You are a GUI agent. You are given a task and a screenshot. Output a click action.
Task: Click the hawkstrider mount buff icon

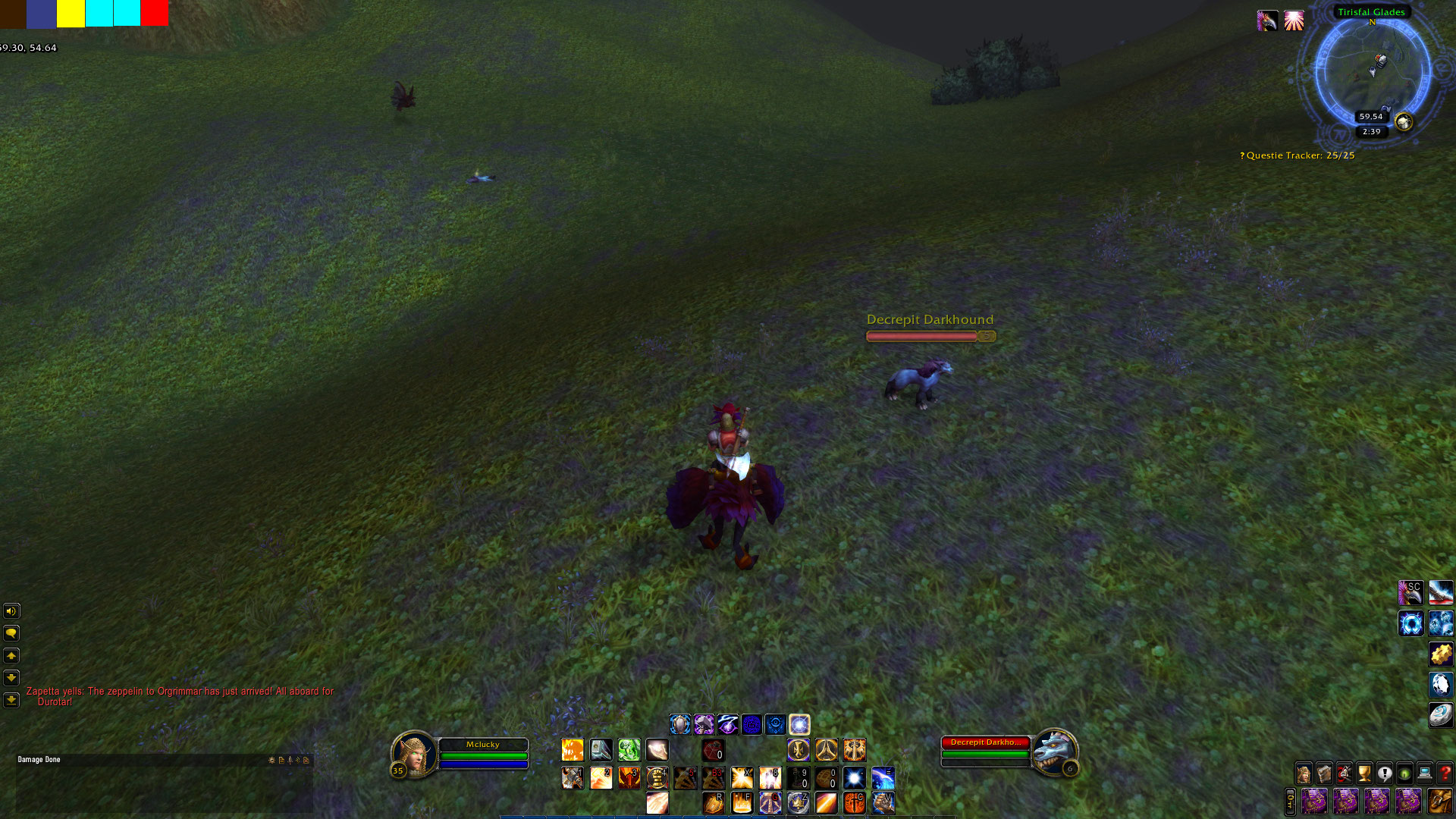click(x=1267, y=21)
